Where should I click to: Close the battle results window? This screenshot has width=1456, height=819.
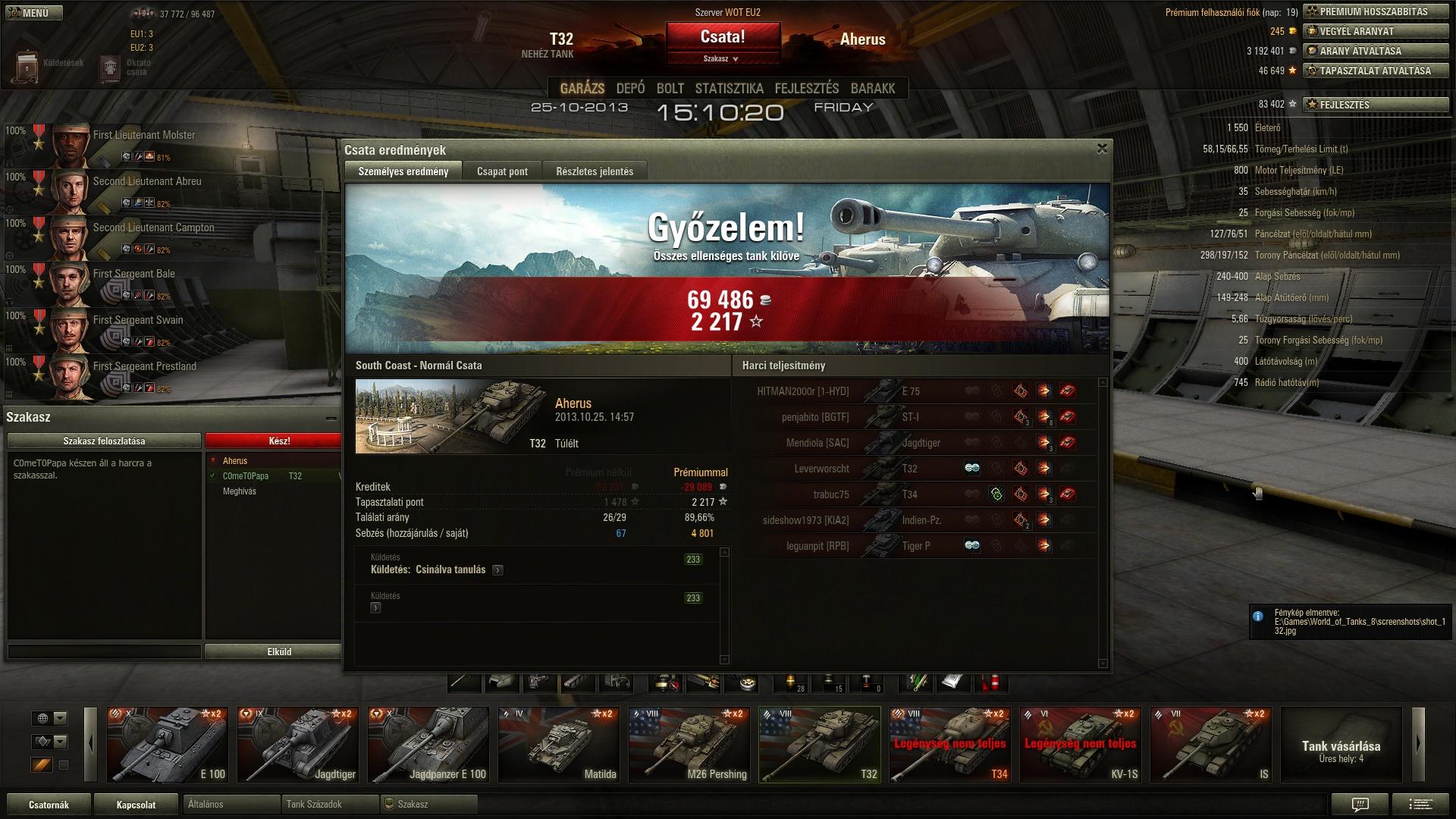1102,149
